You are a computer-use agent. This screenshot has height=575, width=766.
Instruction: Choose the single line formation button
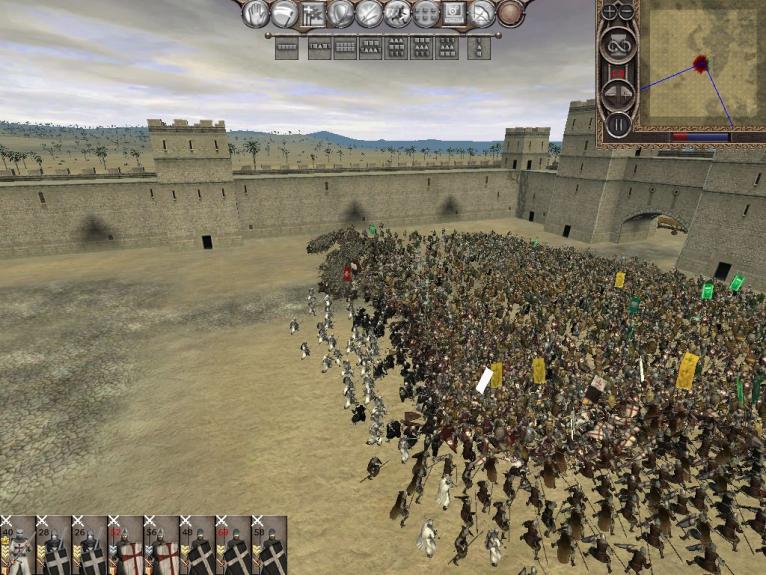(287, 47)
